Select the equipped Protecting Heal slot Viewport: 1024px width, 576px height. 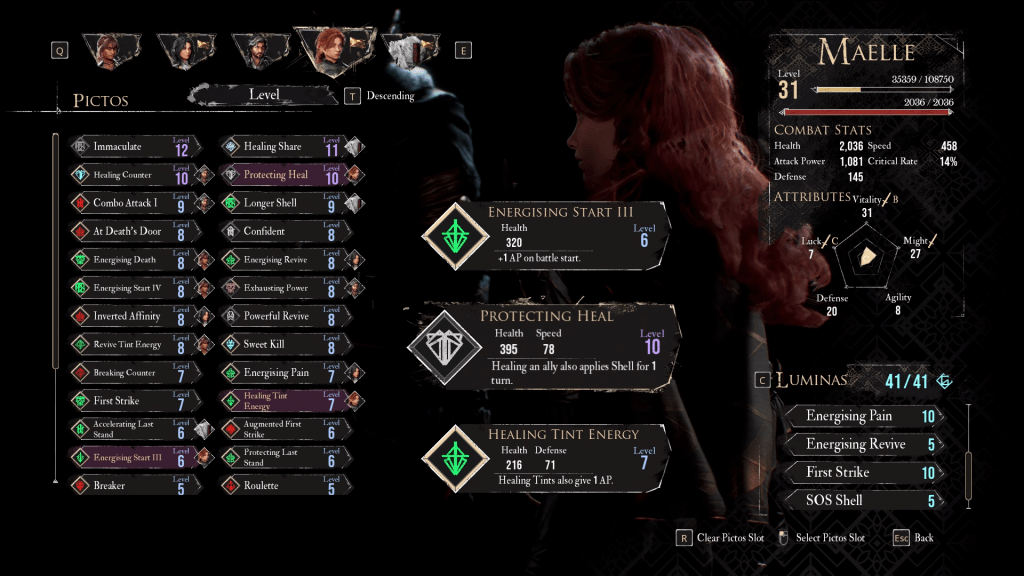(x=545, y=342)
